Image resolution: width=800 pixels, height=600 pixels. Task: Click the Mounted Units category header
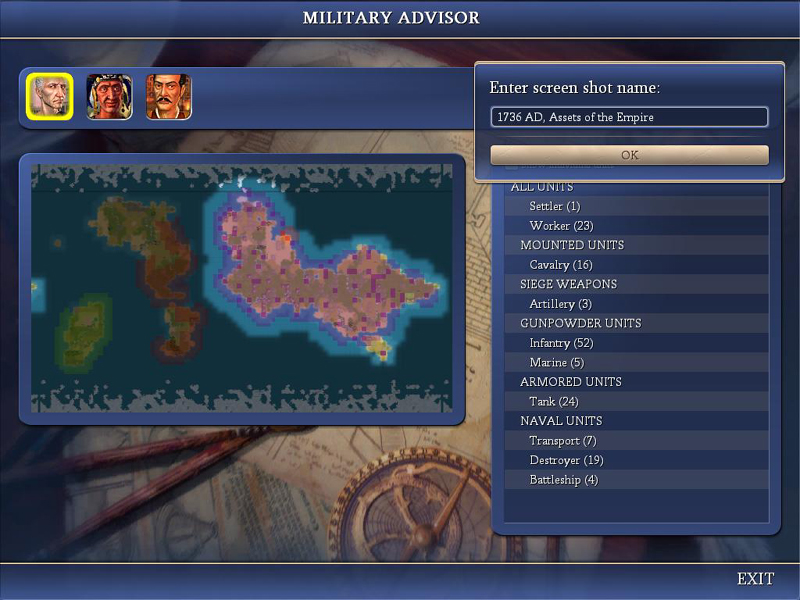pyautogui.click(x=572, y=245)
